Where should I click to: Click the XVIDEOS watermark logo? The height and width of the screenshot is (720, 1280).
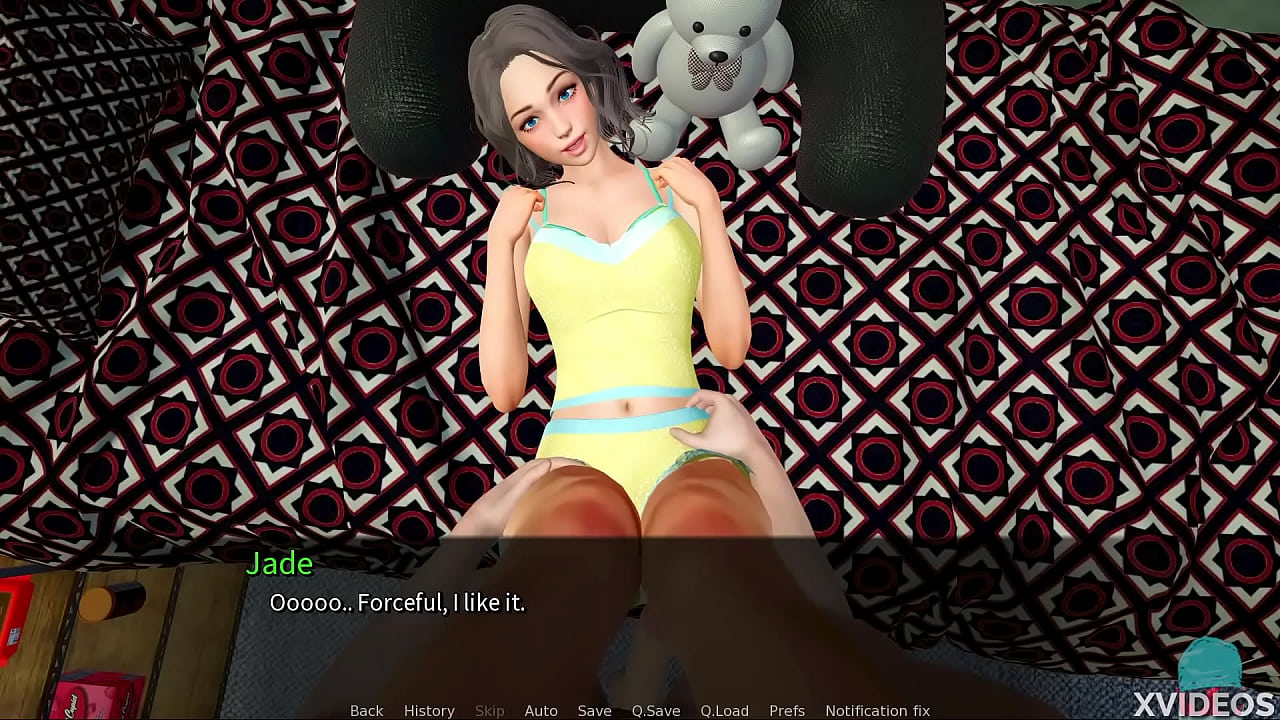click(x=1207, y=701)
